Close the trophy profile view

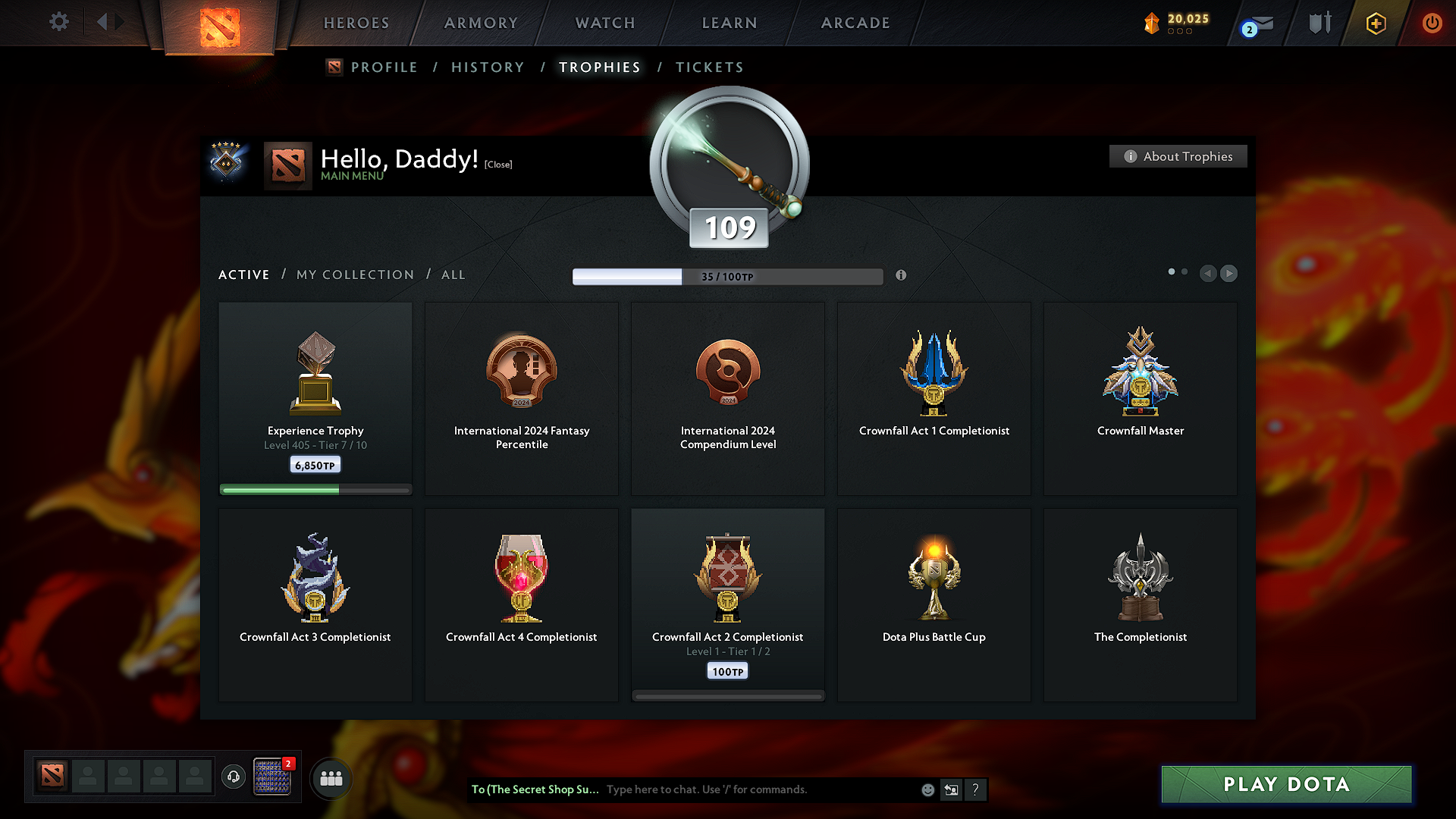(498, 165)
